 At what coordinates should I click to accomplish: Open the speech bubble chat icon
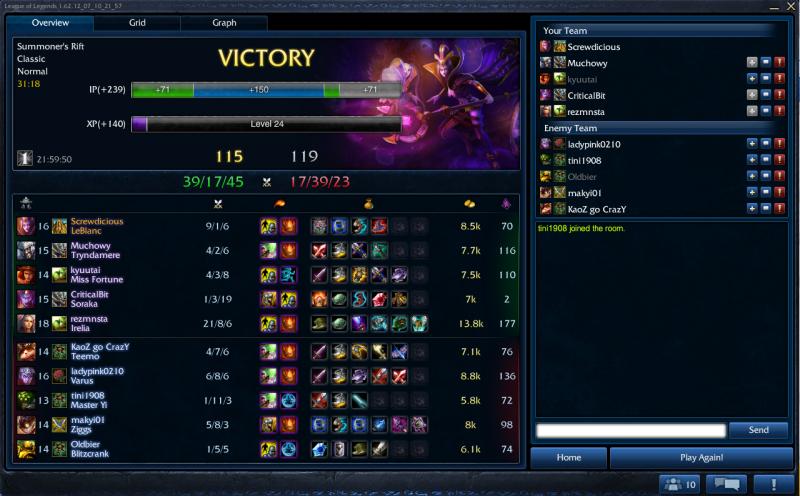[x=726, y=484]
